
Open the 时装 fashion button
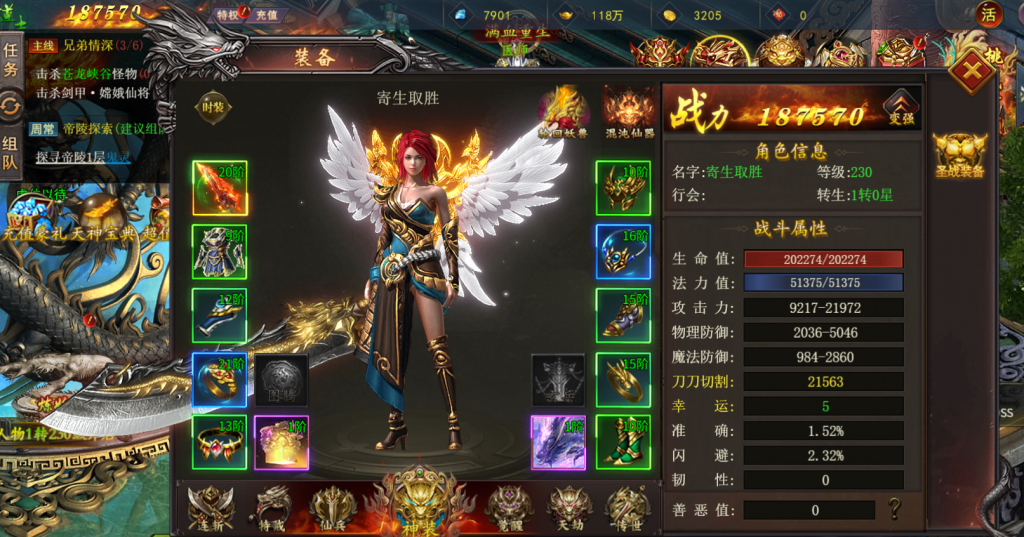click(213, 108)
